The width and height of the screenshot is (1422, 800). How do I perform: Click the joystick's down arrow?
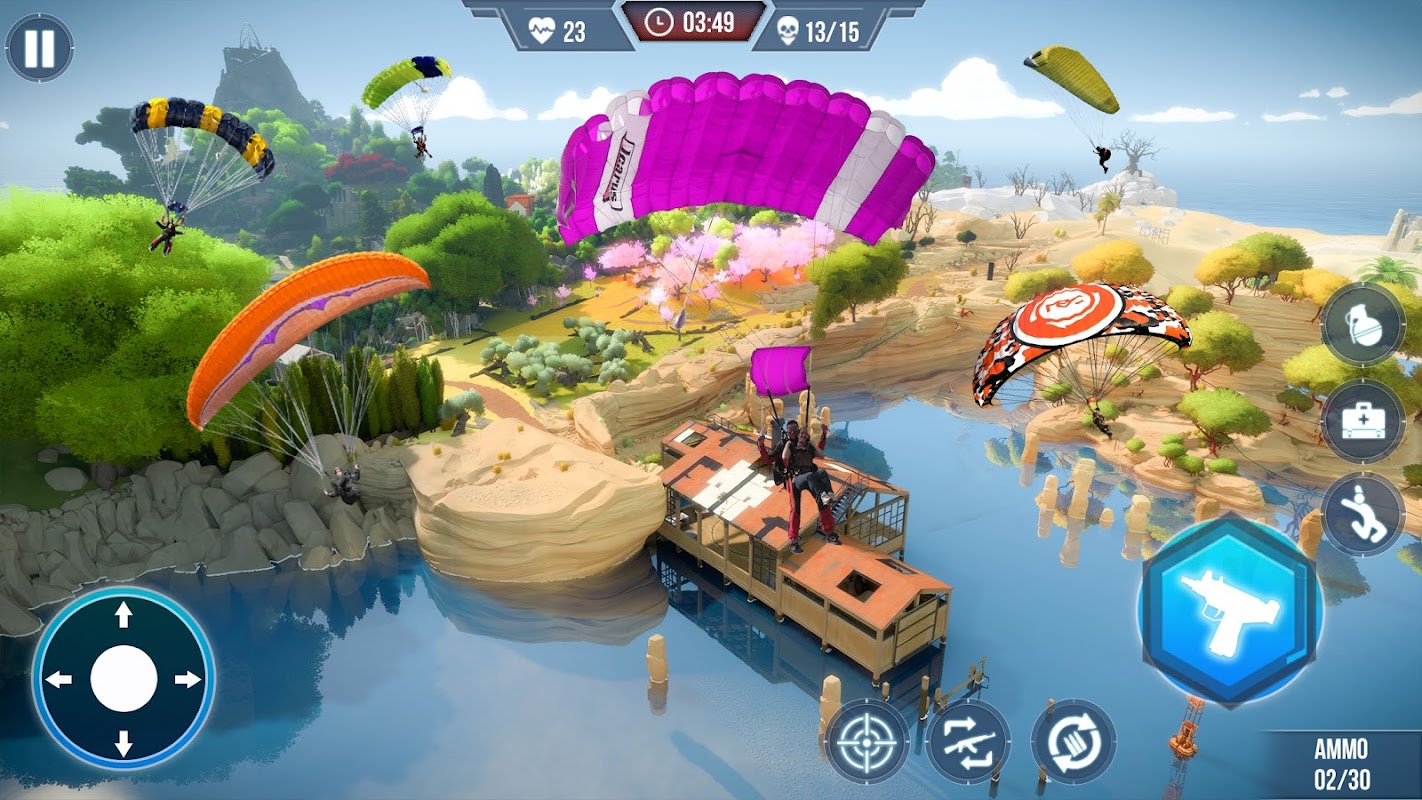point(124,743)
